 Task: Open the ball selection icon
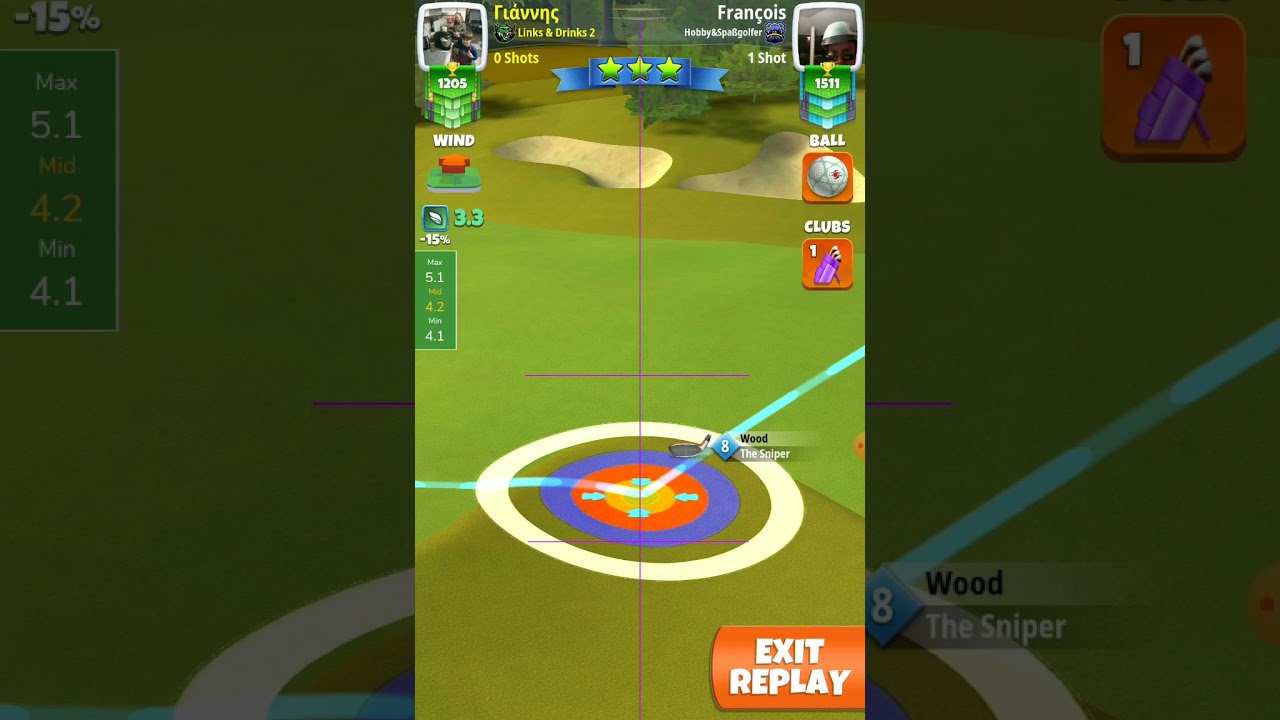tap(827, 177)
